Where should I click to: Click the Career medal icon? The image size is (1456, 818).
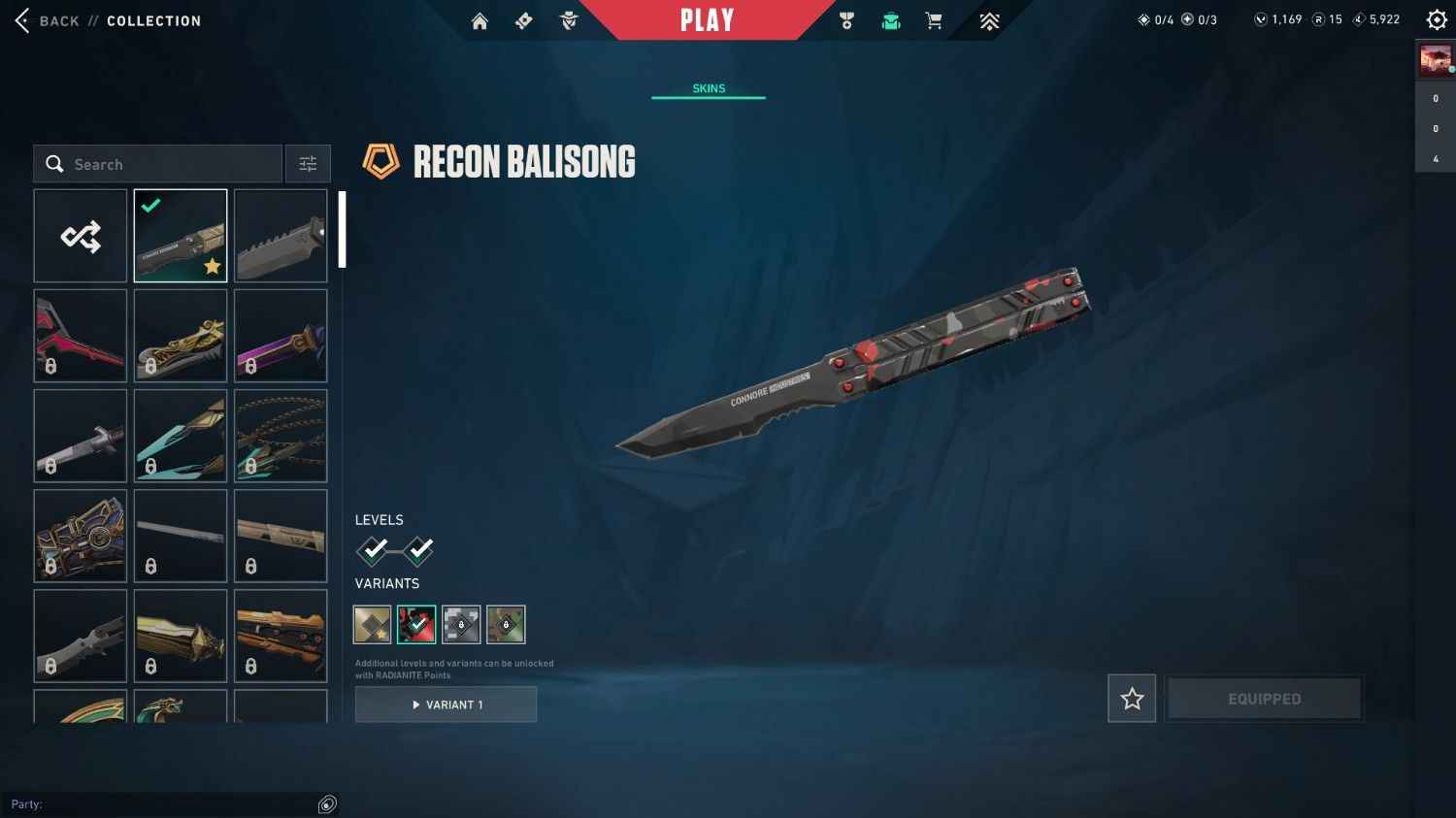click(847, 20)
